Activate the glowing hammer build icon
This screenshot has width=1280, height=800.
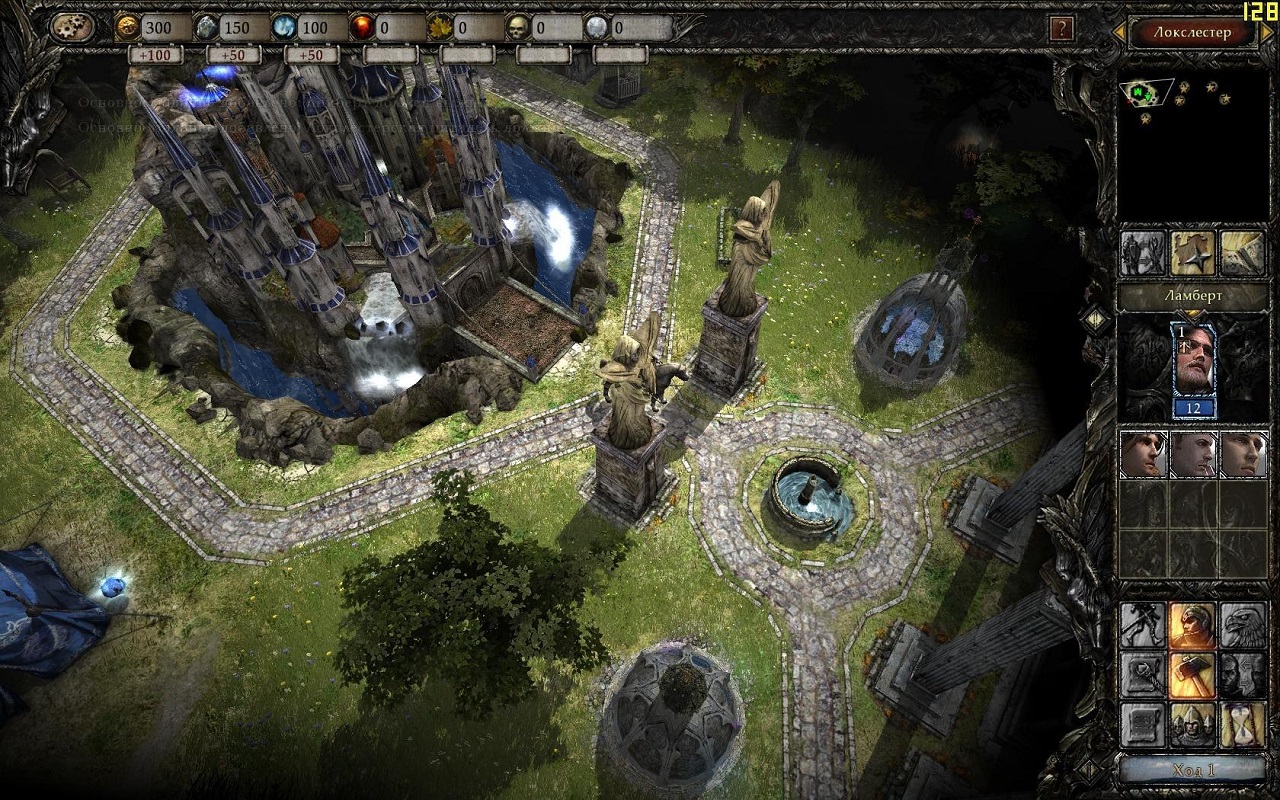[1192, 675]
